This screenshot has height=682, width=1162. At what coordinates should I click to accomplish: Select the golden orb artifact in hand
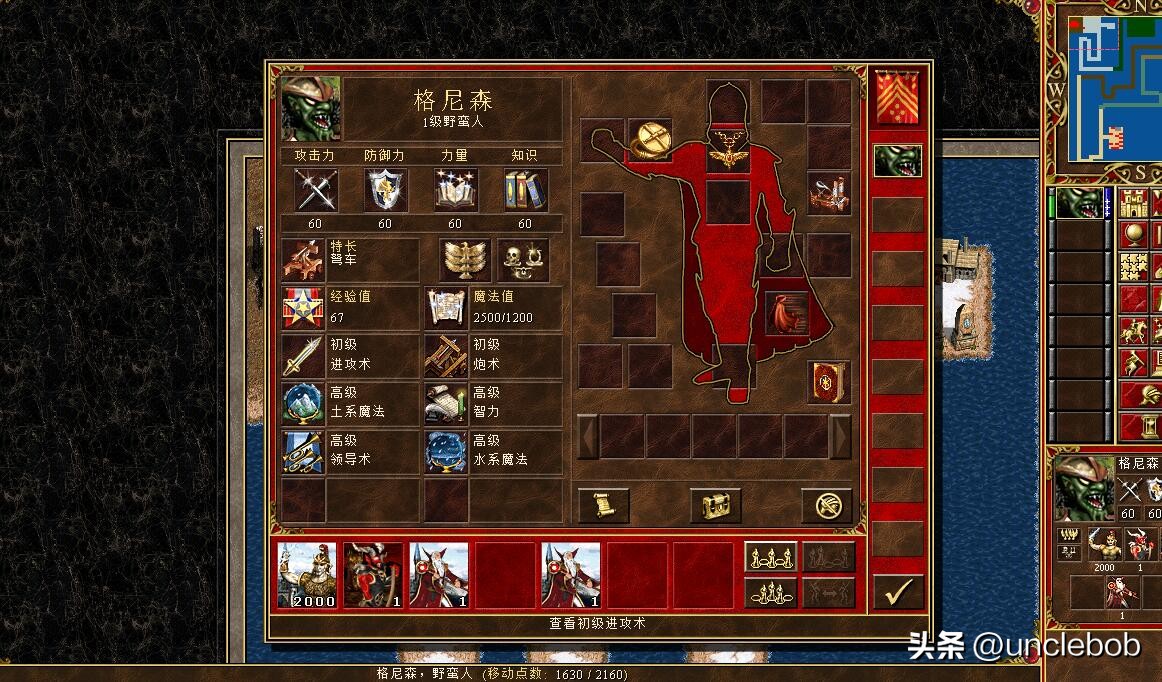pyautogui.click(x=650, y=140)
